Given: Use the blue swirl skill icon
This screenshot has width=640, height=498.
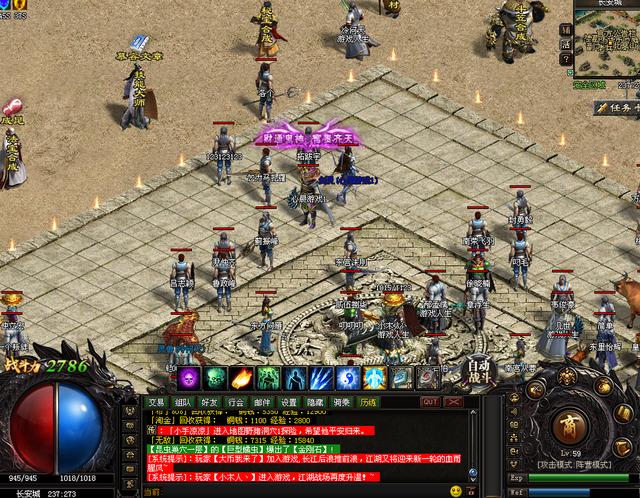Looking at the screenshot, I should pyautogui.click(x=346, y=378).
